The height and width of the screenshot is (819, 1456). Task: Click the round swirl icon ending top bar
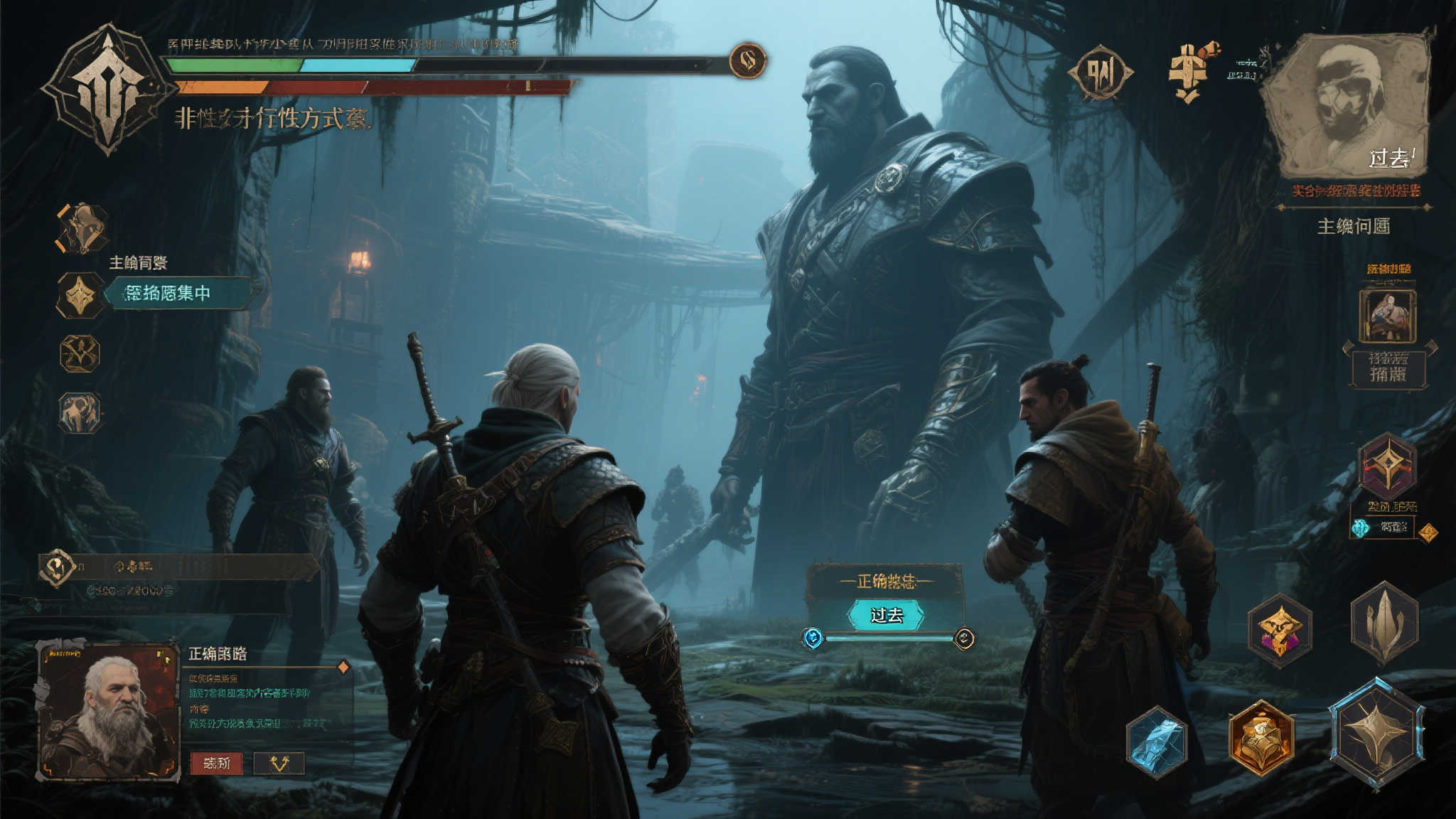(747, 60)
